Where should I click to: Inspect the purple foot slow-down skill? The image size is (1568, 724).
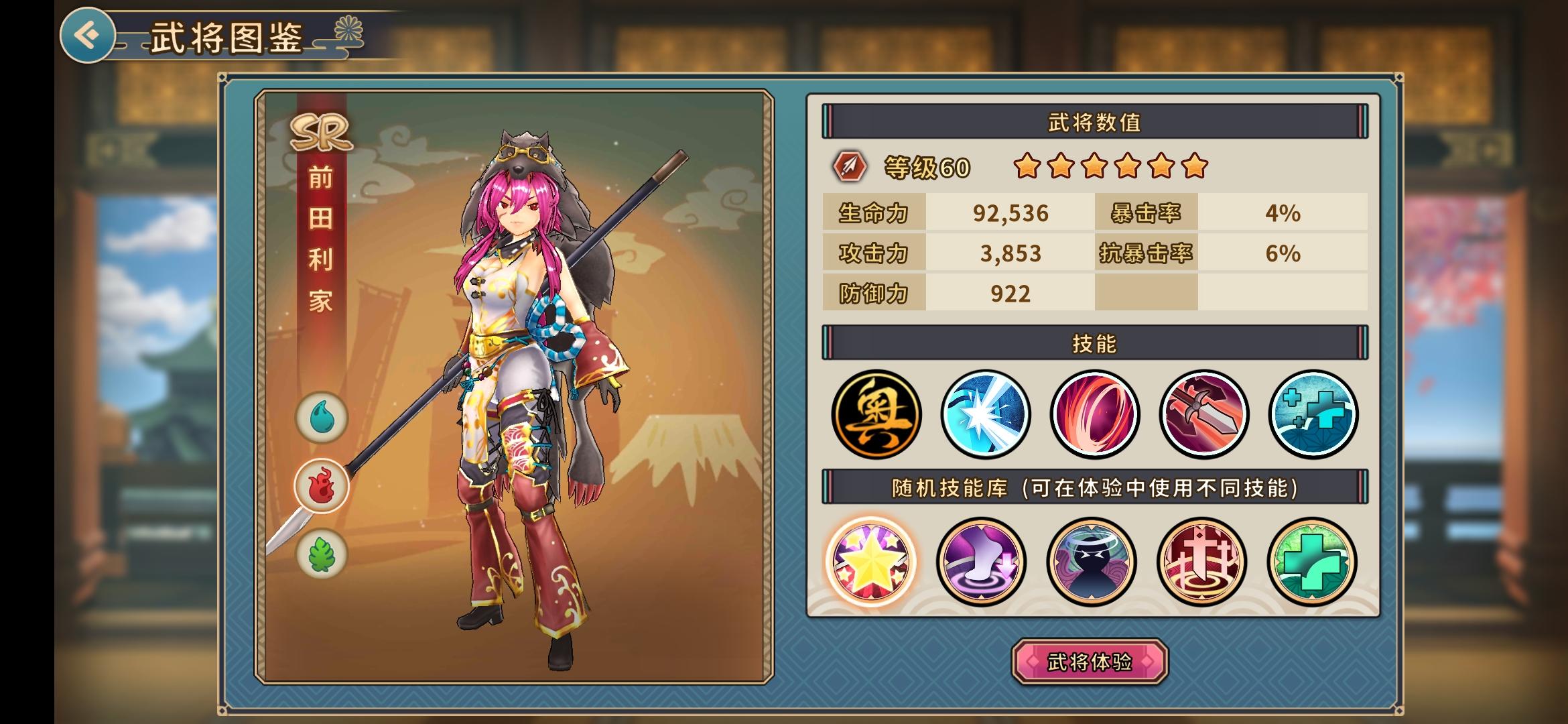981,562
